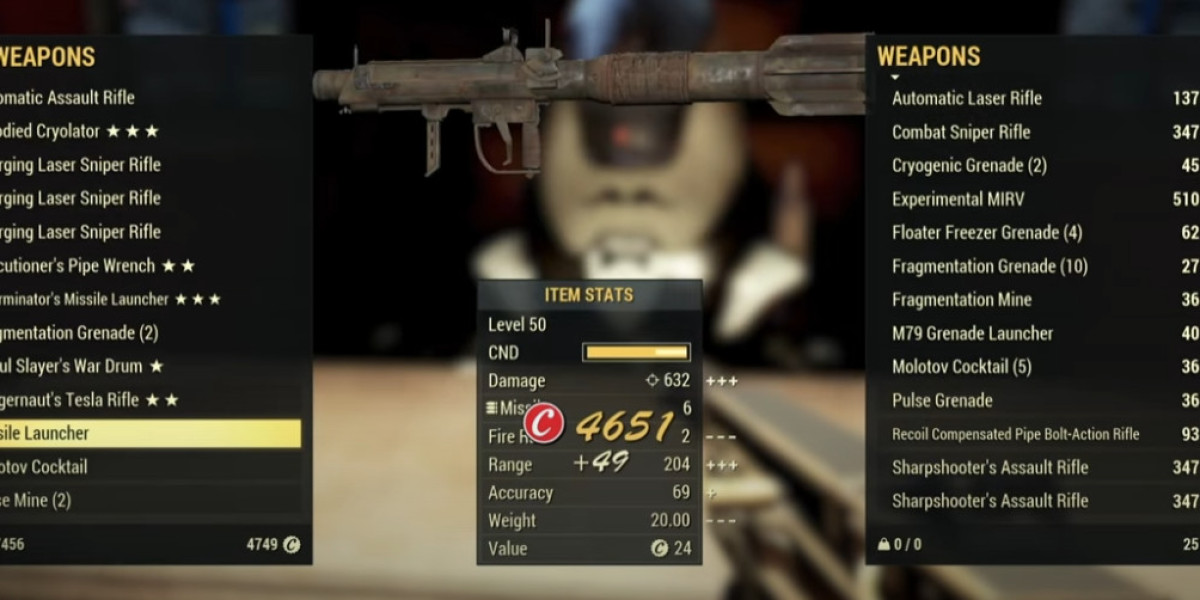
Task: Select the Executioner's Pipe Wrench row
Action: (x=98, y=265)
